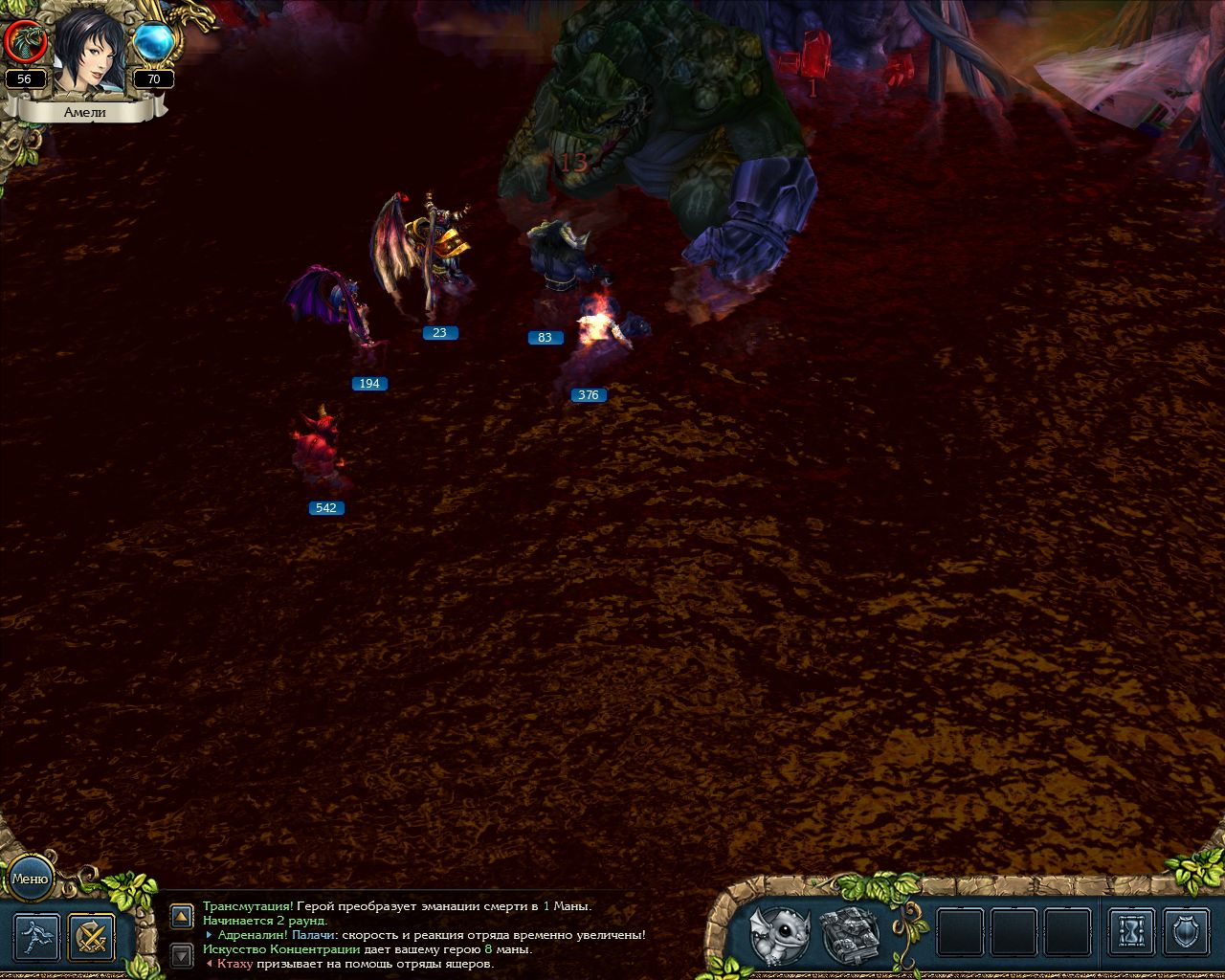Open the spell book

(x=851, y=933)
